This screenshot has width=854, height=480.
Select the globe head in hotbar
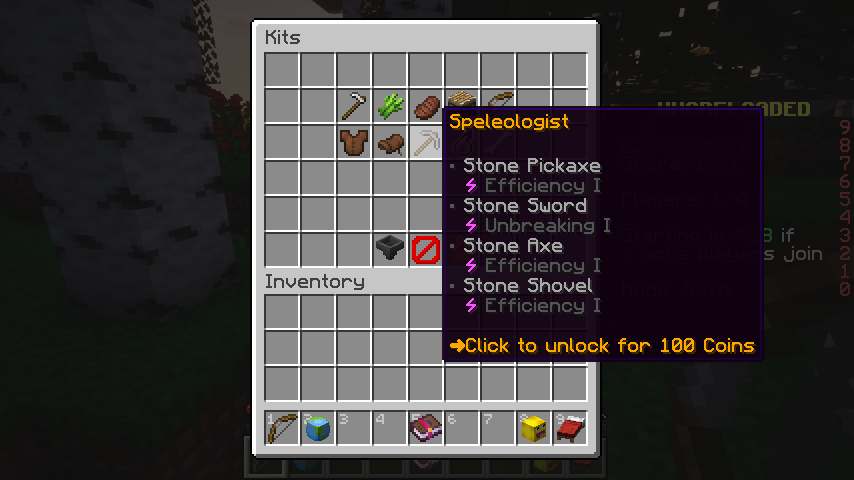tap(318, 428)
